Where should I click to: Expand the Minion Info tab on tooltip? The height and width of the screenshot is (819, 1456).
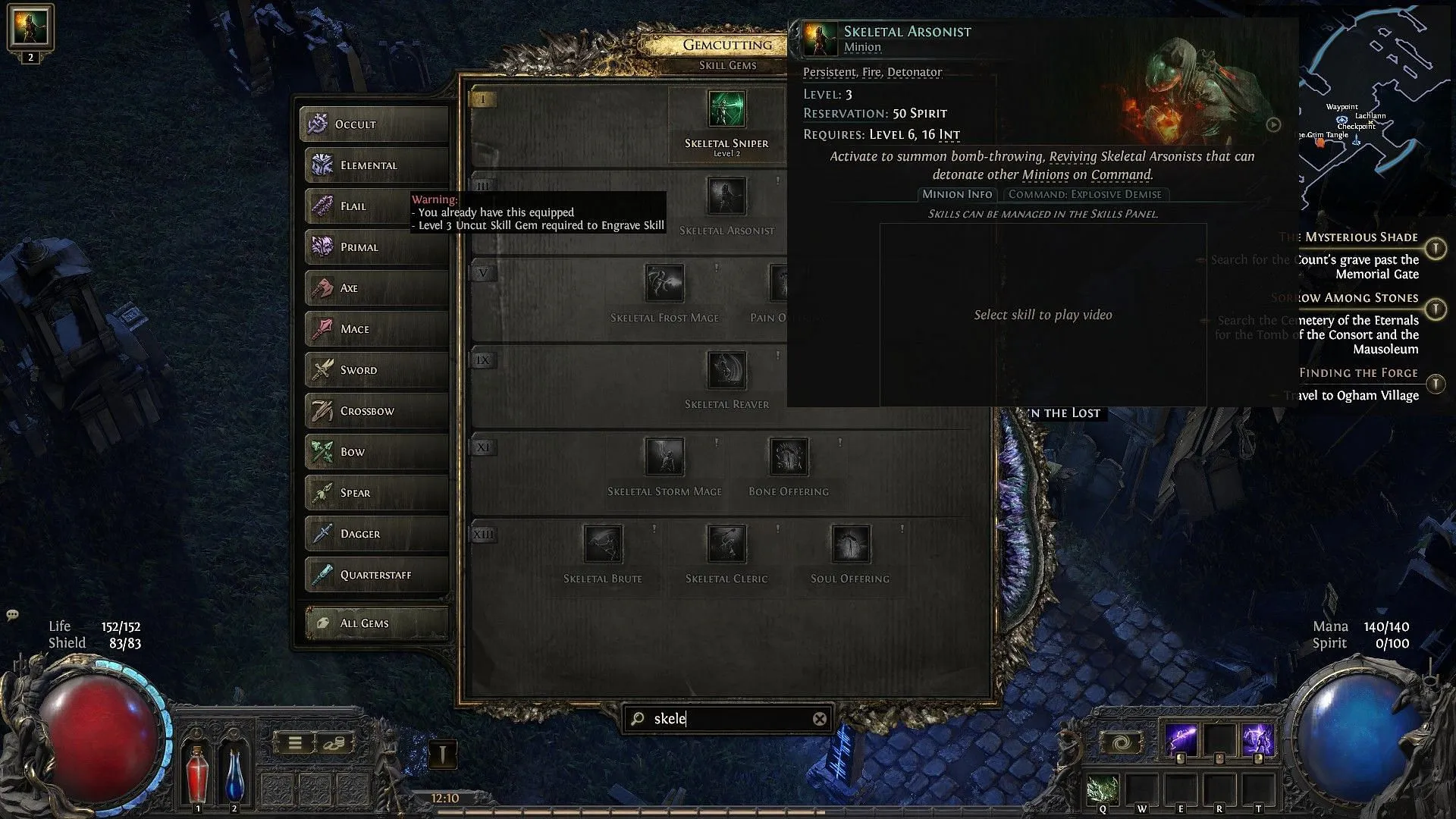click(x=957, y=194)
